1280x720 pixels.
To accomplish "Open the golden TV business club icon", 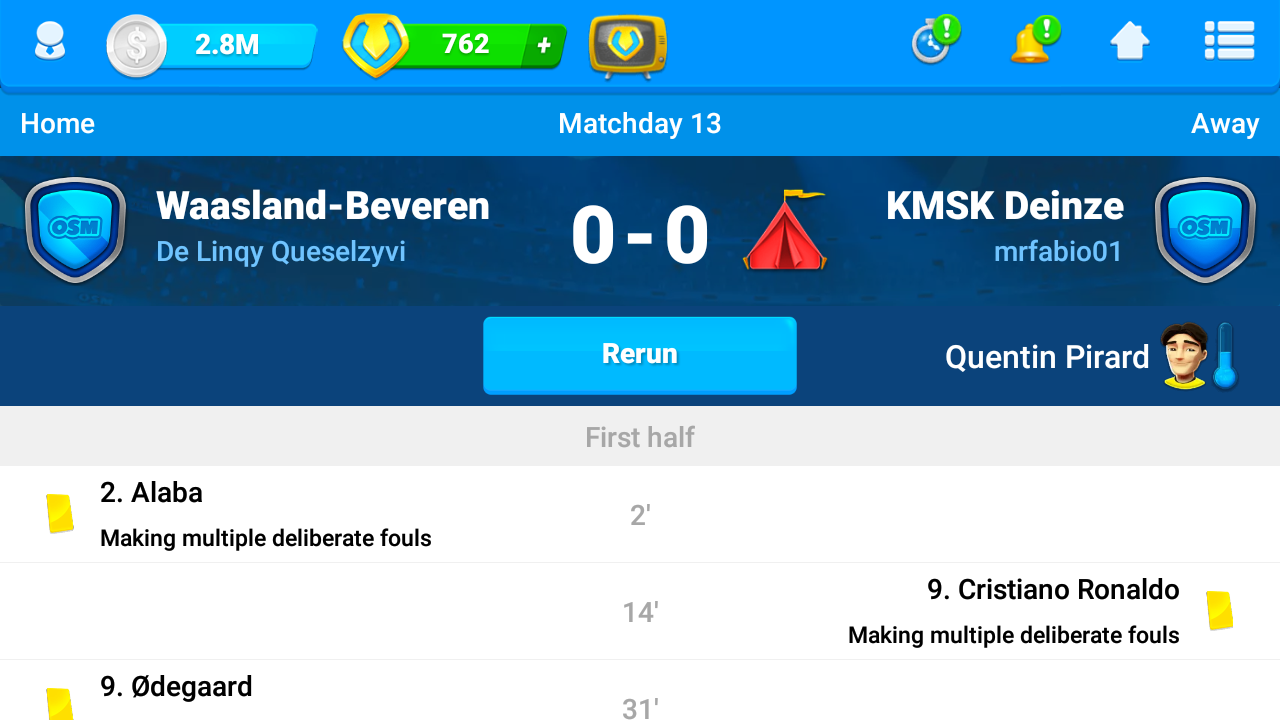I will click(x=627, y=45).
